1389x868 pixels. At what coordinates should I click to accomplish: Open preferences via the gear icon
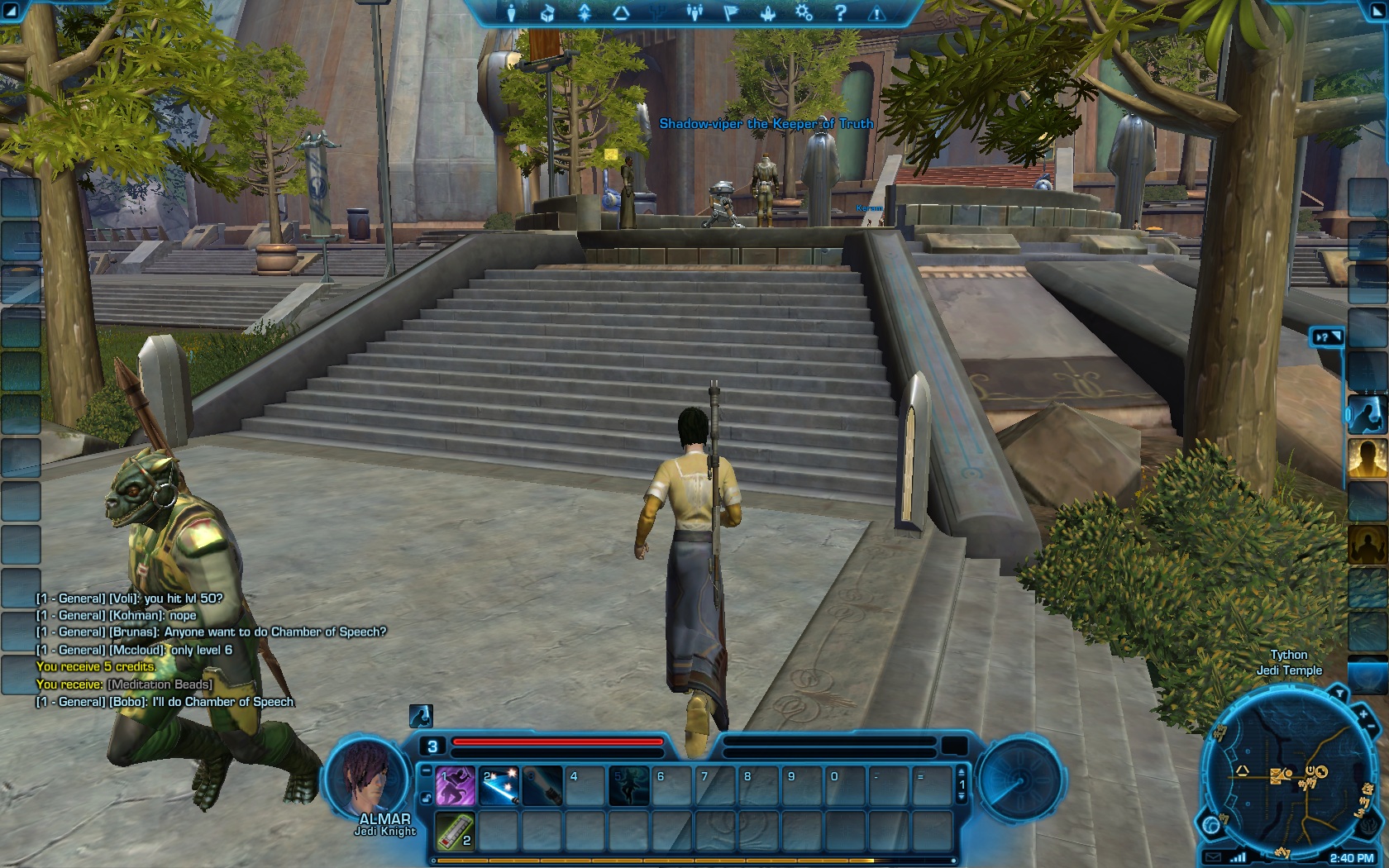point(804,12)
